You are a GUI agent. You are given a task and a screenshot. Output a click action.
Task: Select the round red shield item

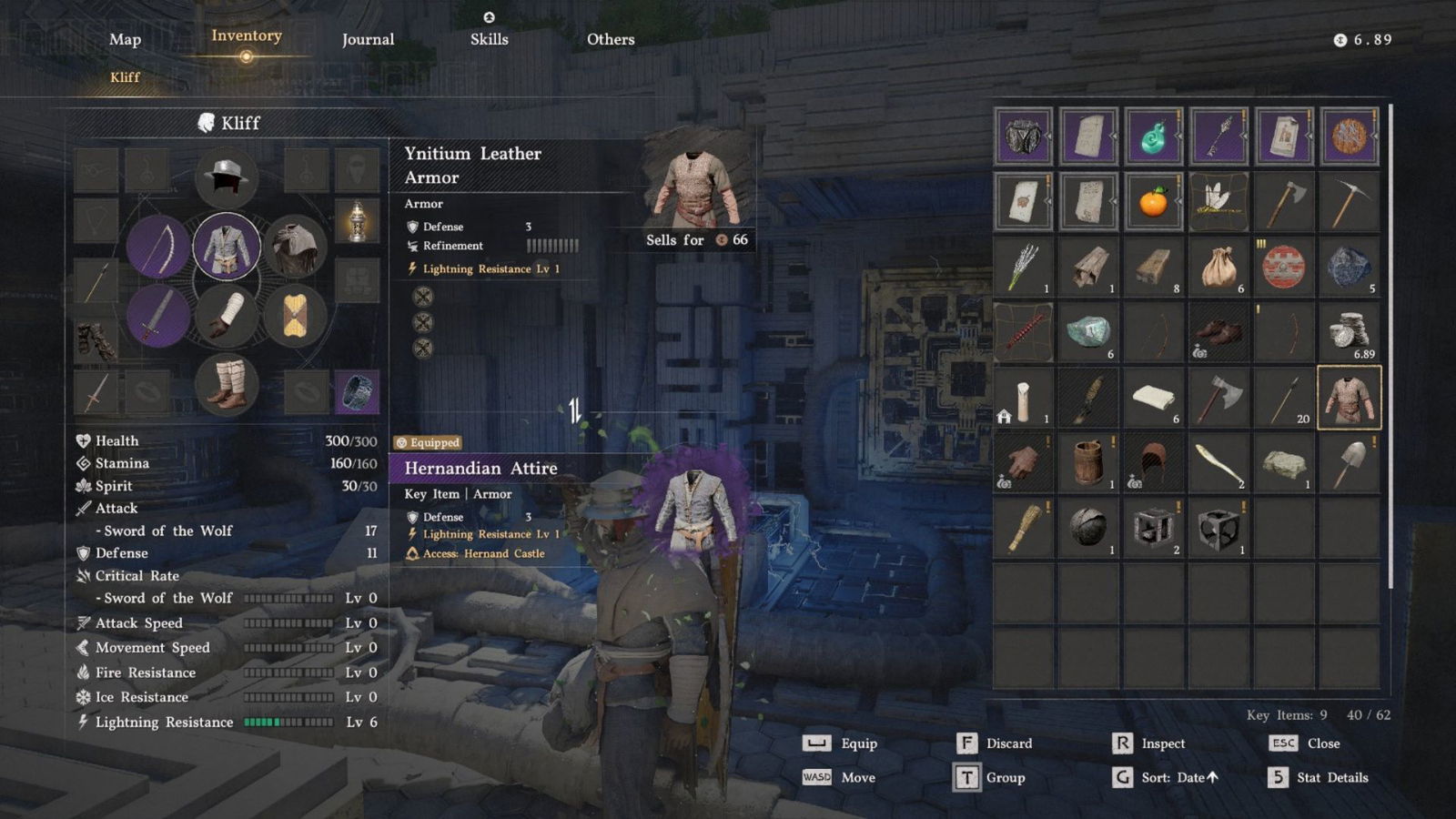point(1283,267)
